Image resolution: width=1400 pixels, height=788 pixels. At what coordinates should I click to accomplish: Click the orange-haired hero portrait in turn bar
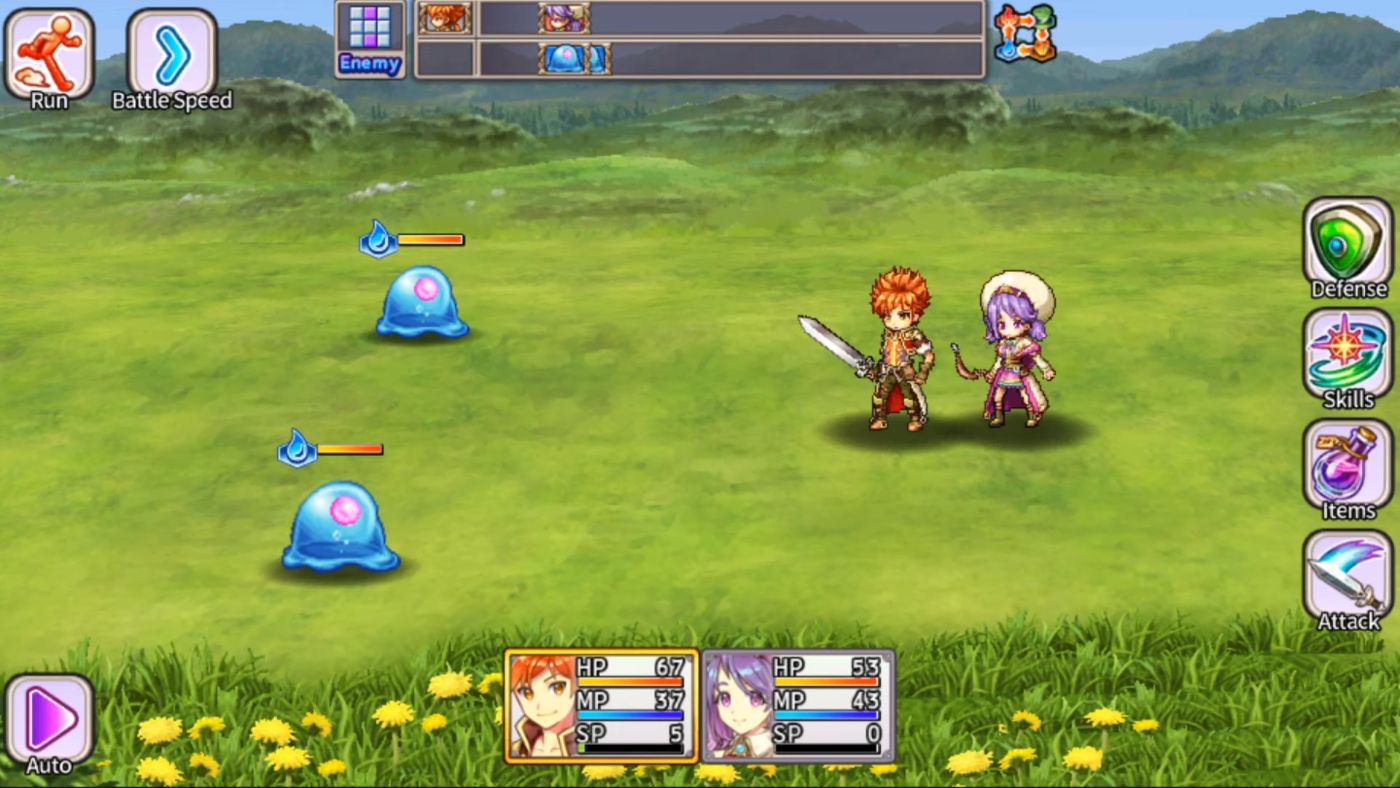point(444,17)
